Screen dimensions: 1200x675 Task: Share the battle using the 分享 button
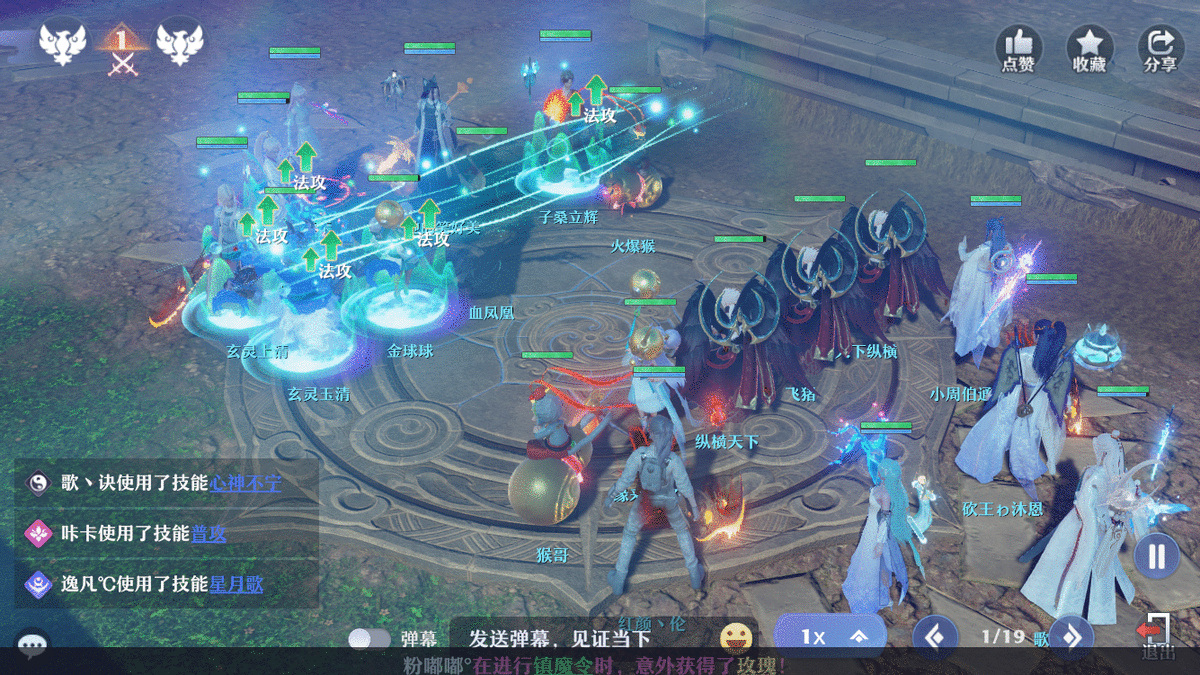point(1160,47)
